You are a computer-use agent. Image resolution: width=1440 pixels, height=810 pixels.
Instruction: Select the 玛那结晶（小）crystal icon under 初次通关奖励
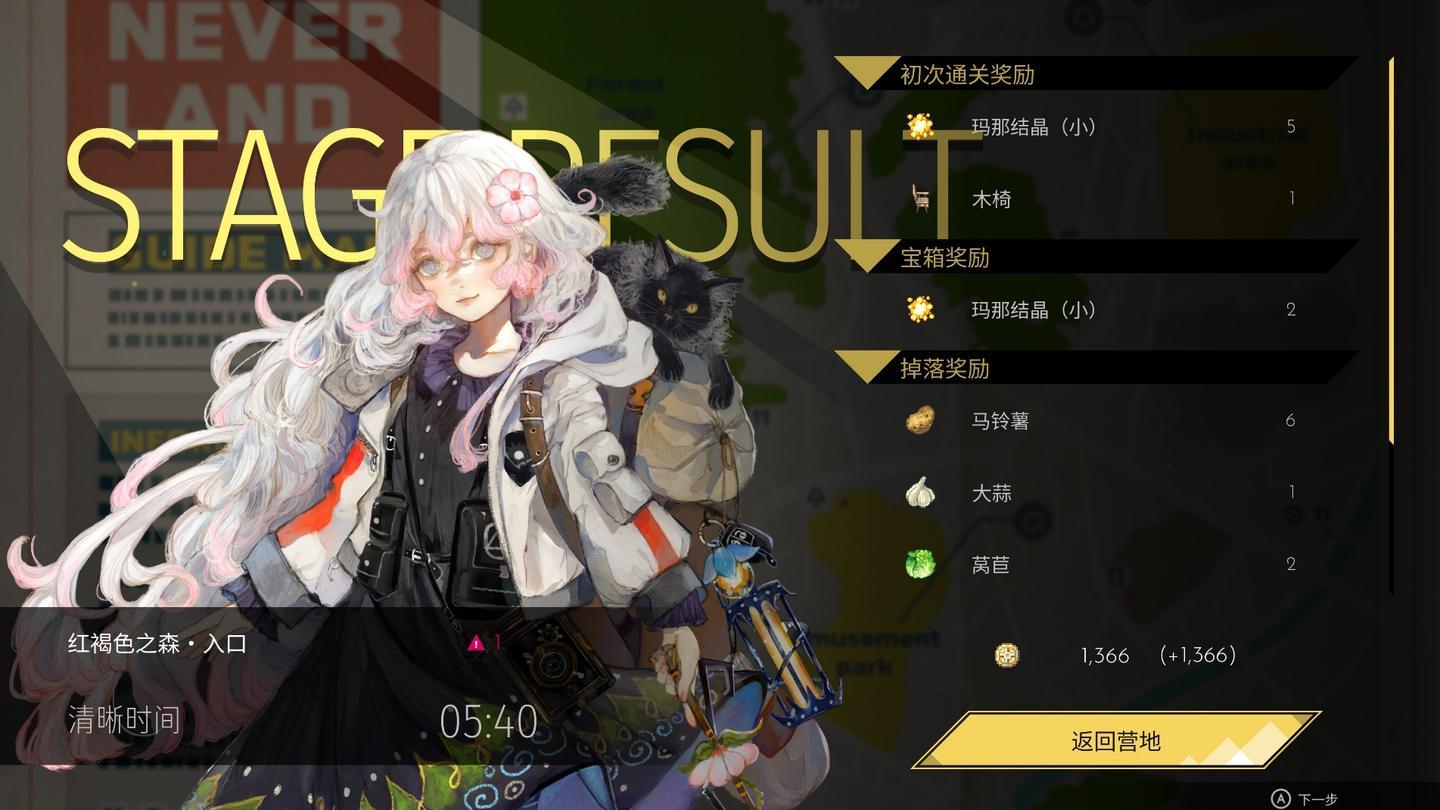coord(918,127)
